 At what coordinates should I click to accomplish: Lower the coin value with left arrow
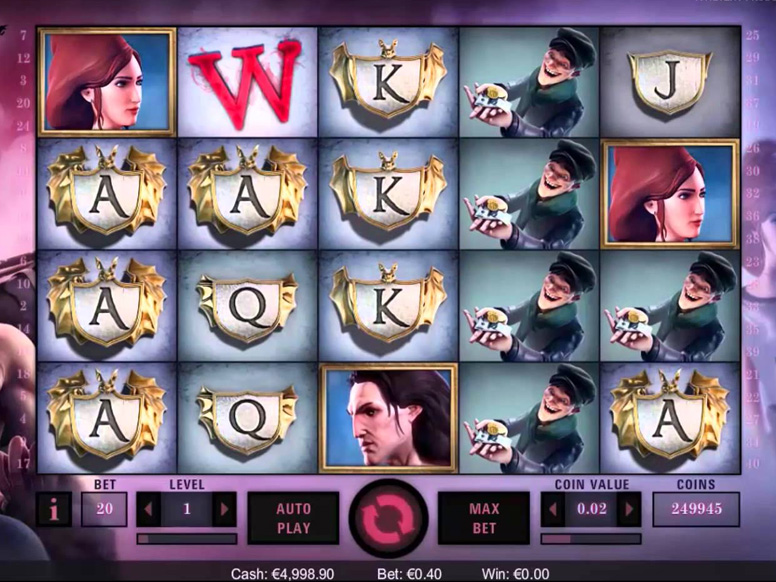pos(553,509)
